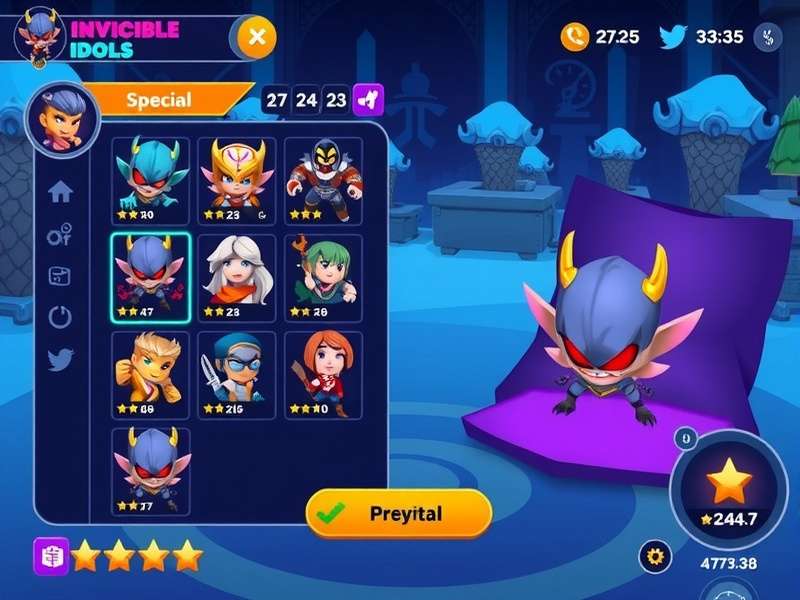Click the purple badge beside the stars
800x600 pixels.
pyautogui.click(x=49, y=554)
